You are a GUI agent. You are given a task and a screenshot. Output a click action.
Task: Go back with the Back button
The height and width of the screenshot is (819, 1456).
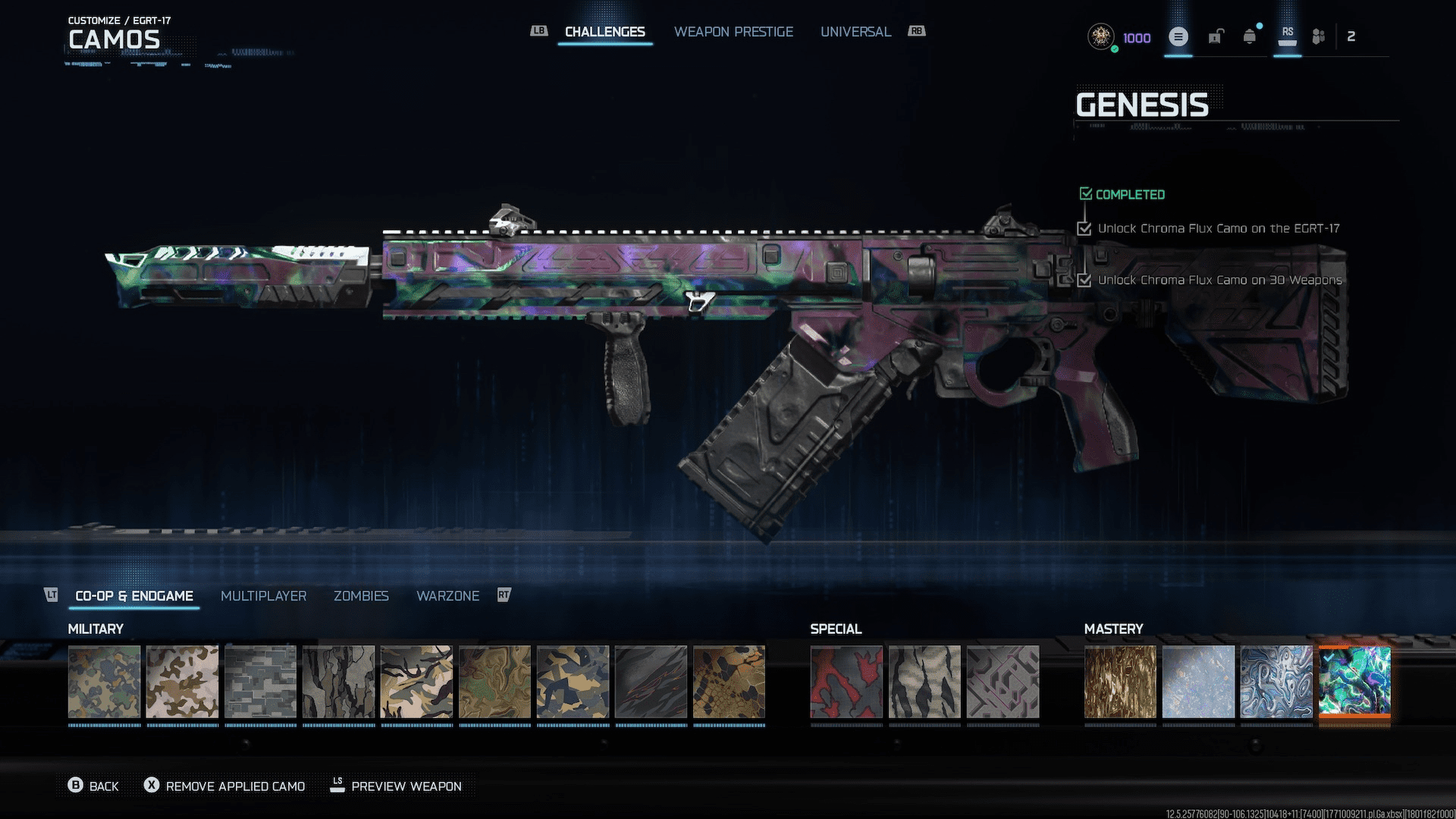[x=94, y=786]
